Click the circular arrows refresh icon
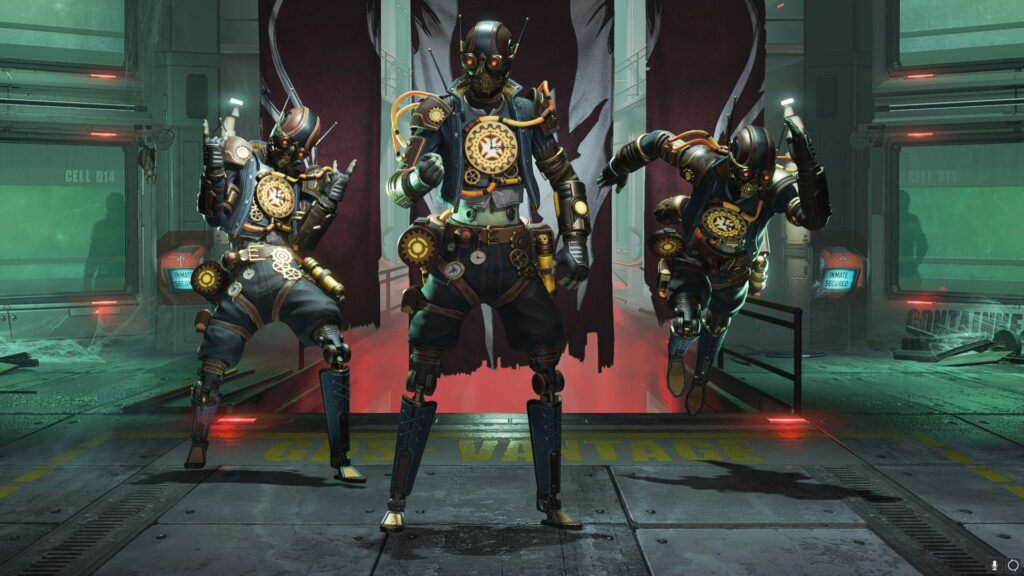 1013,565
